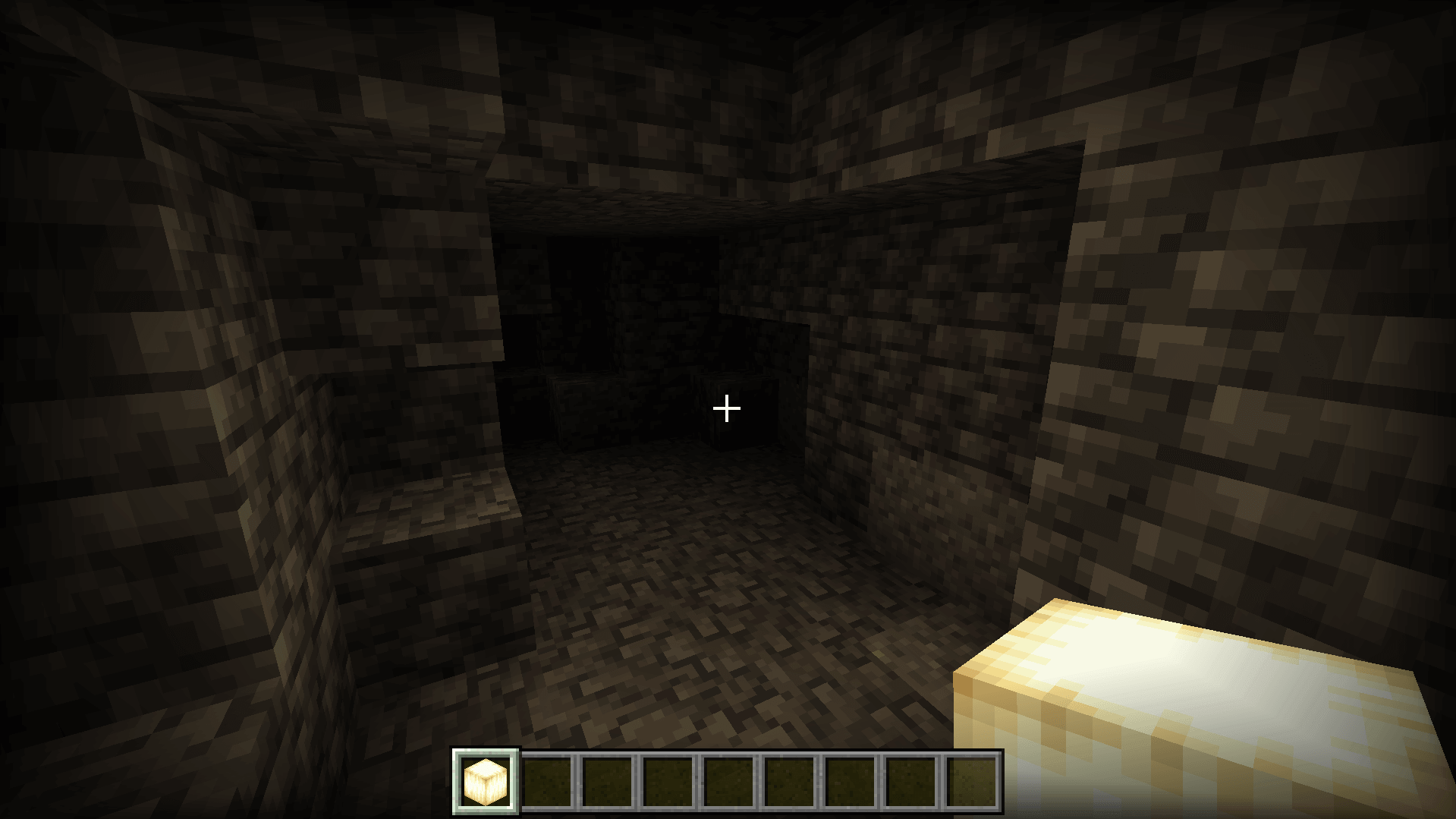Image resolution: width=1456 pixels, height=819 pixels.
Task: Select the glowing block hotbar slot
Action: pos(486,781)
